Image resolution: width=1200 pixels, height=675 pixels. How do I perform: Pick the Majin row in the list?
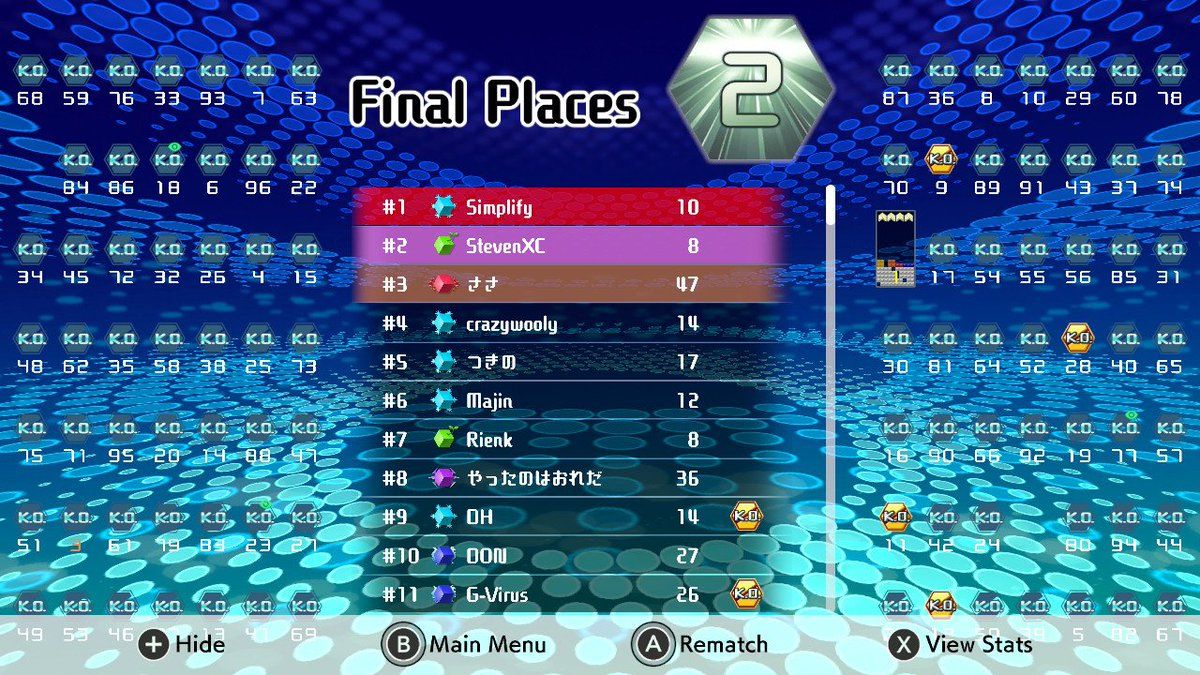570,401
